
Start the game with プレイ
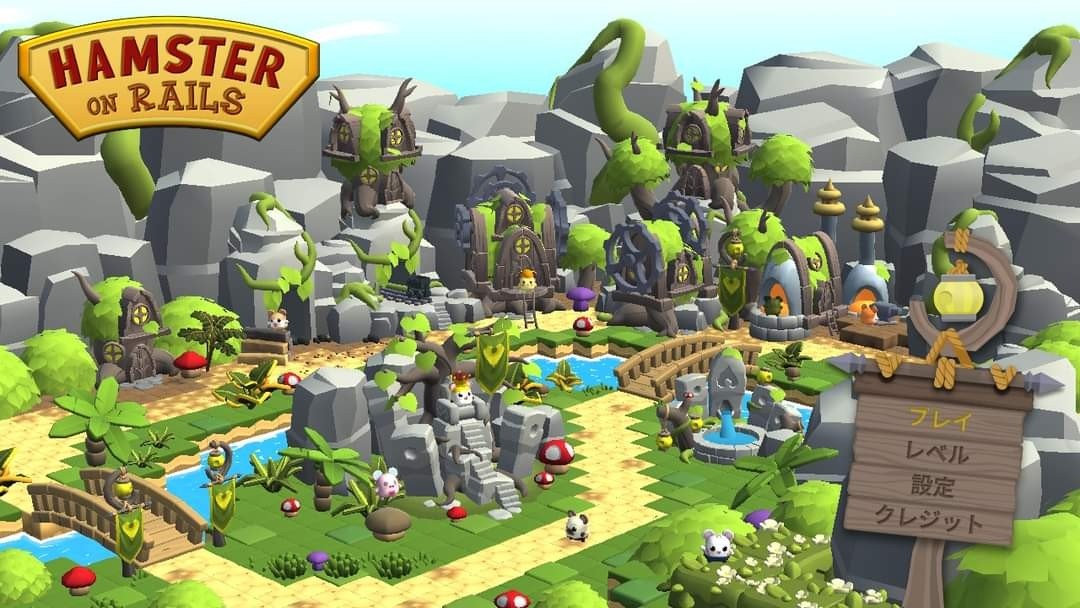click(x=936, y=417)
